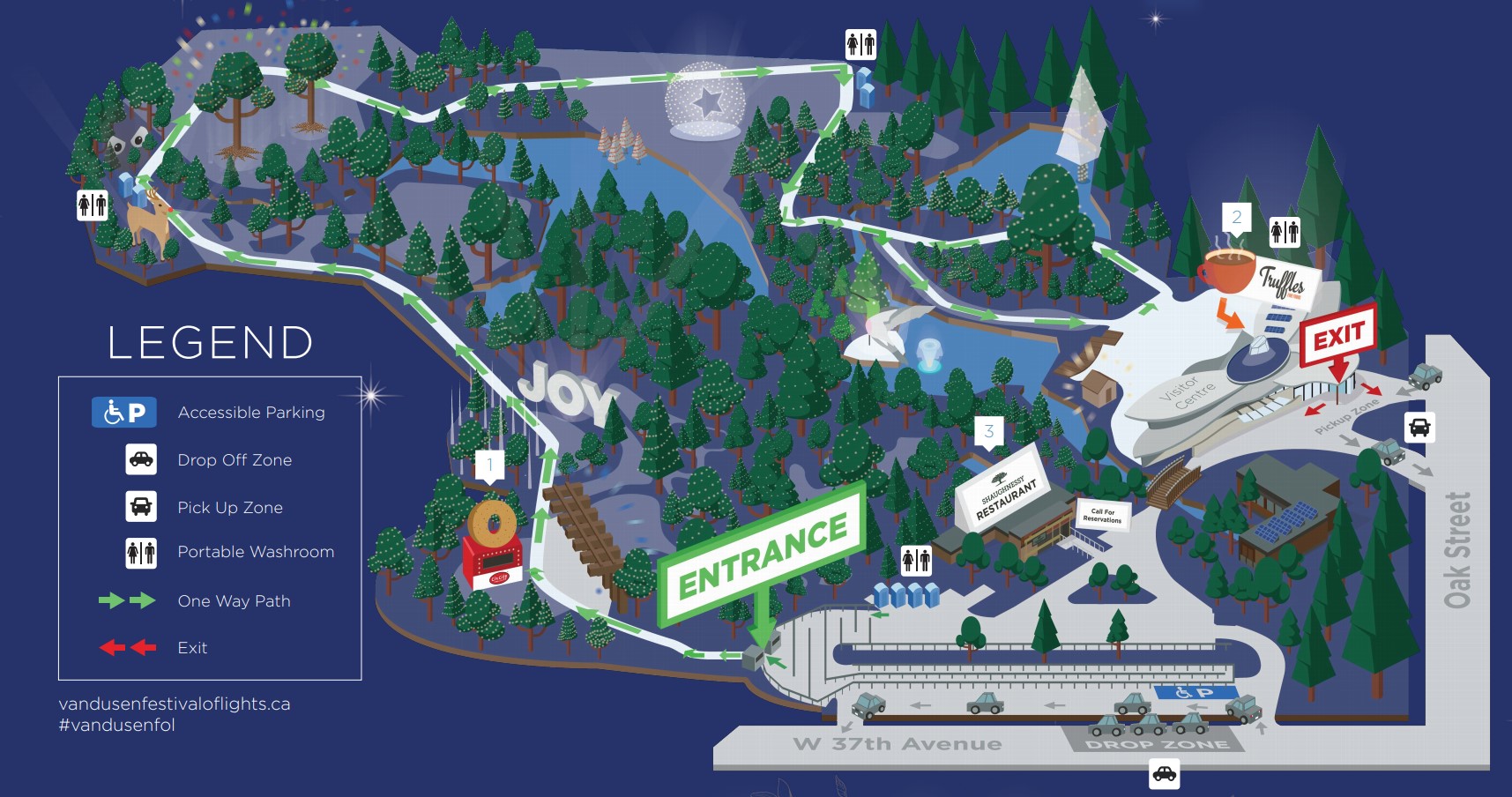Screen dimensions: 1512x797
Task: Click the green ENTRANCE sign
Action: (x=763, y=555)
